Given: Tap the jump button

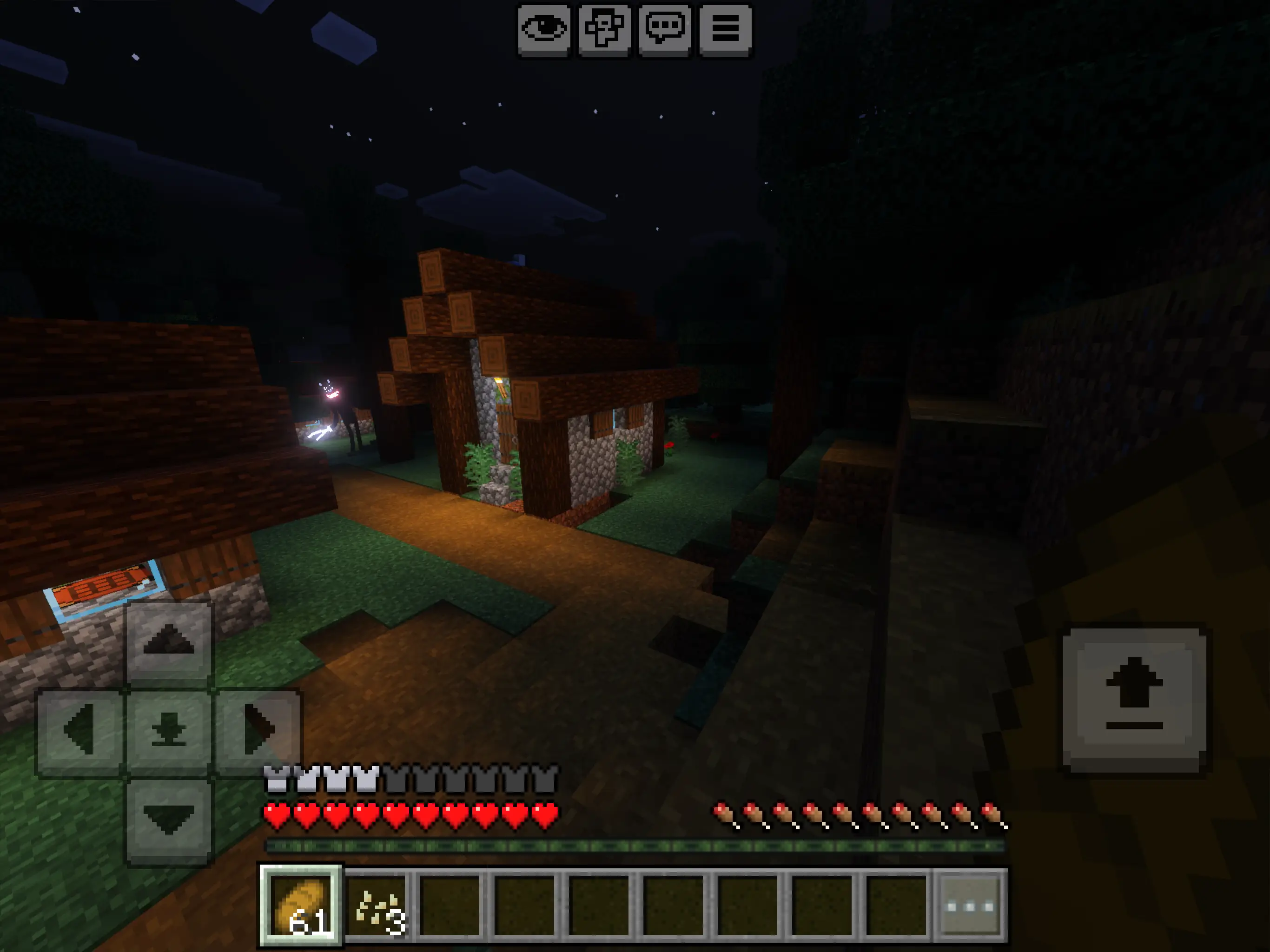Looking at the screenshot, I should click(x=1134, y=698).
